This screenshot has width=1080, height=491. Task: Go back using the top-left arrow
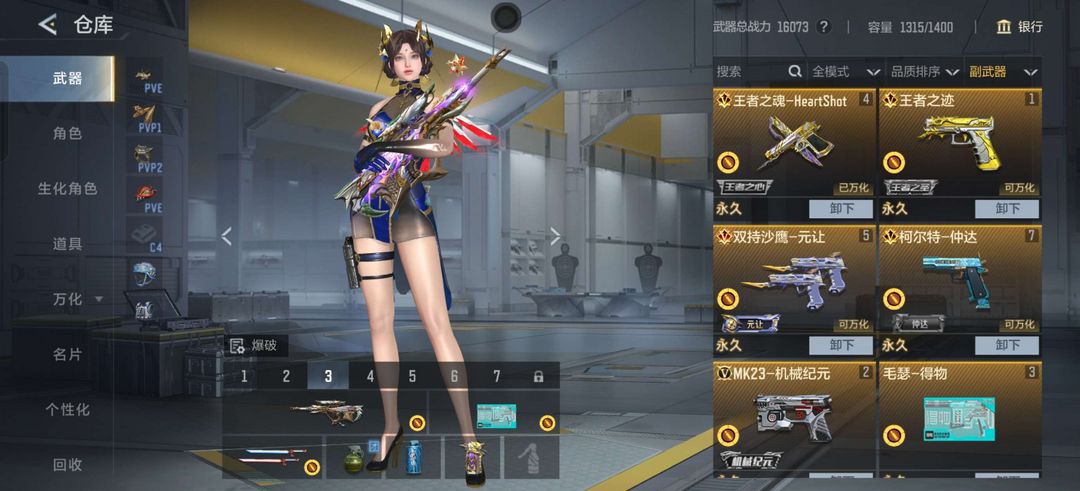(x=47, y=25)
